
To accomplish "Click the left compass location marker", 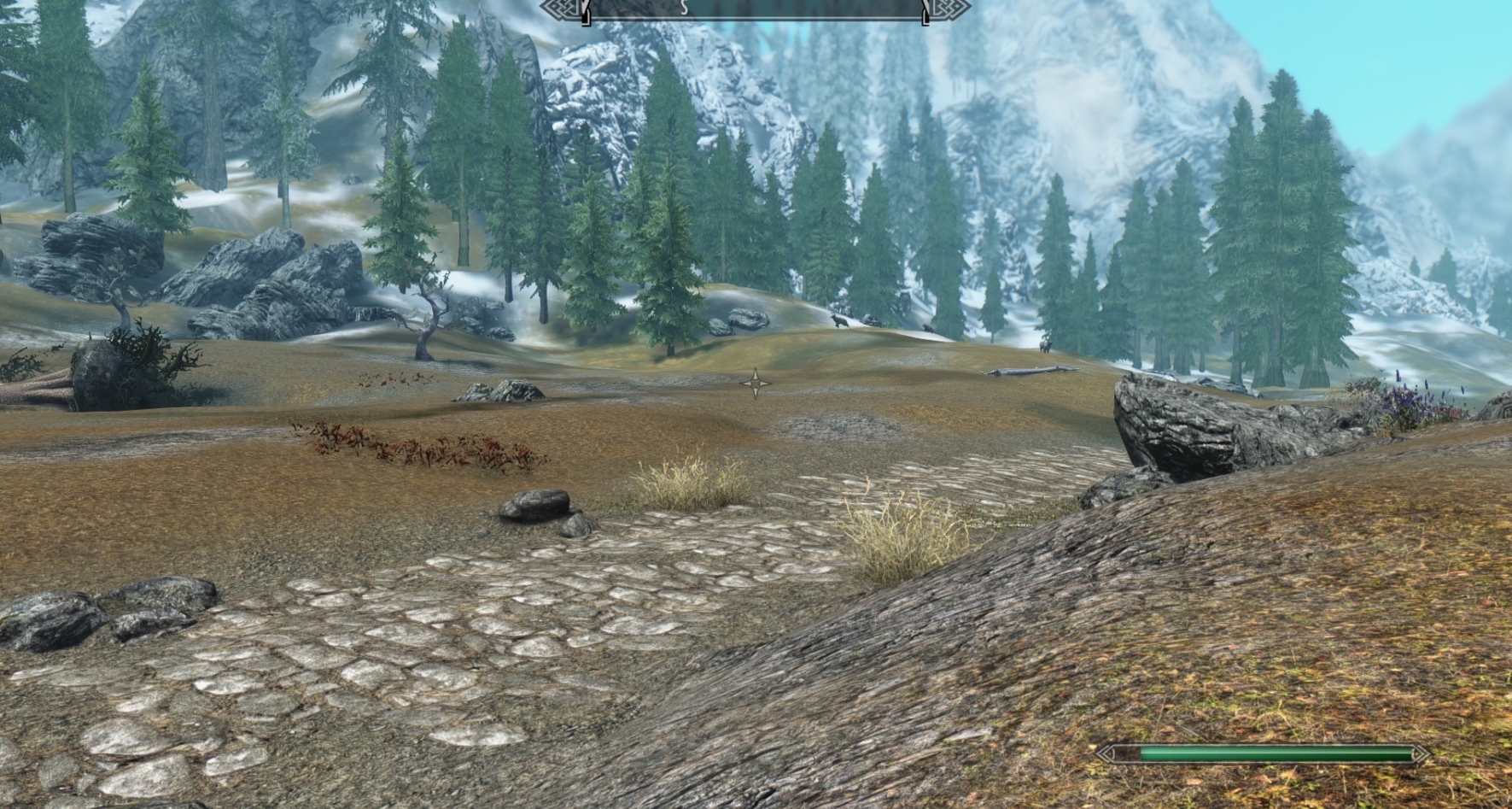I will click(584, 11).
